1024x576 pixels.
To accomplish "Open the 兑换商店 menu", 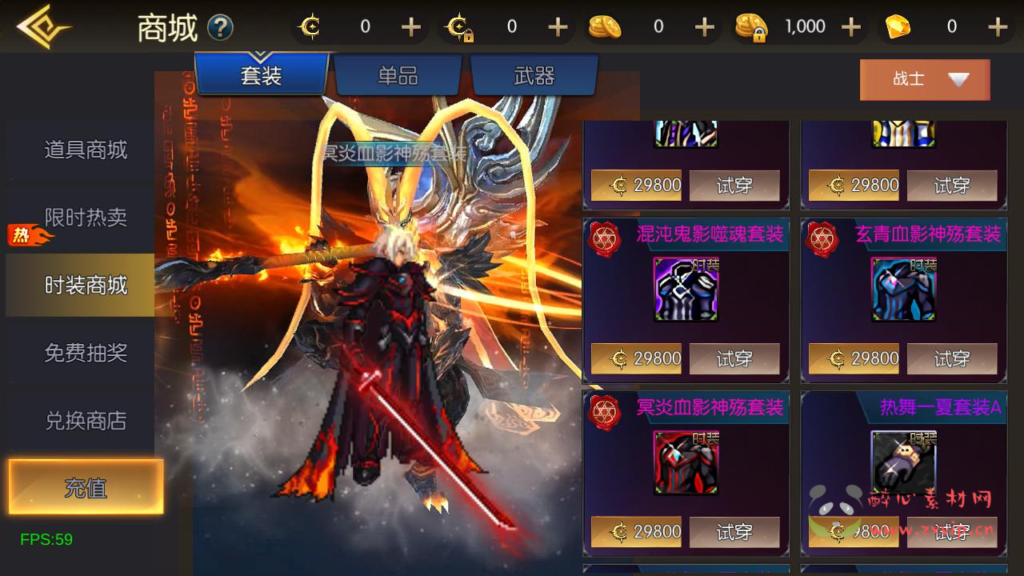I will click(85, 421).
